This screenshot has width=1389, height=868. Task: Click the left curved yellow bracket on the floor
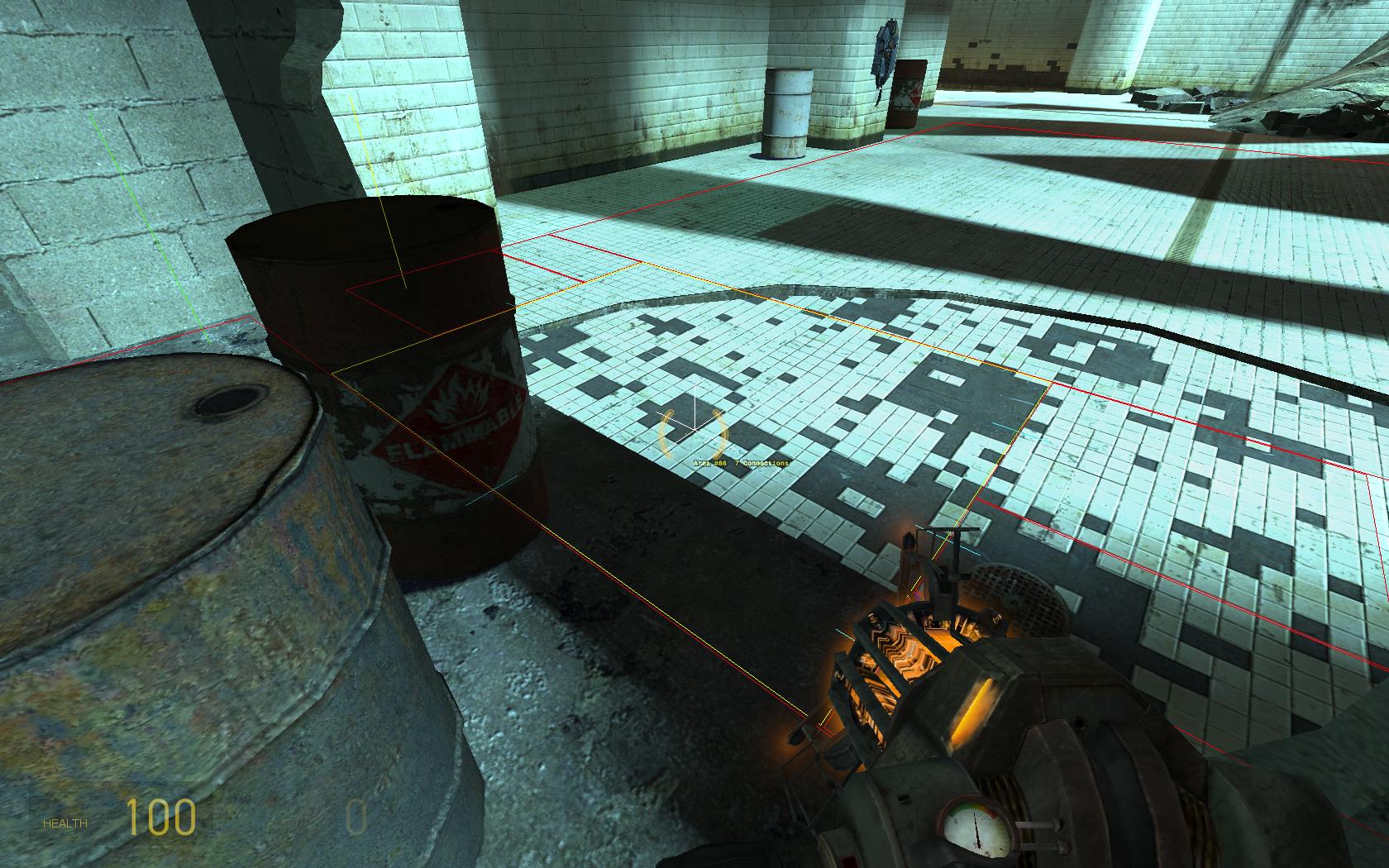[666, 430]
